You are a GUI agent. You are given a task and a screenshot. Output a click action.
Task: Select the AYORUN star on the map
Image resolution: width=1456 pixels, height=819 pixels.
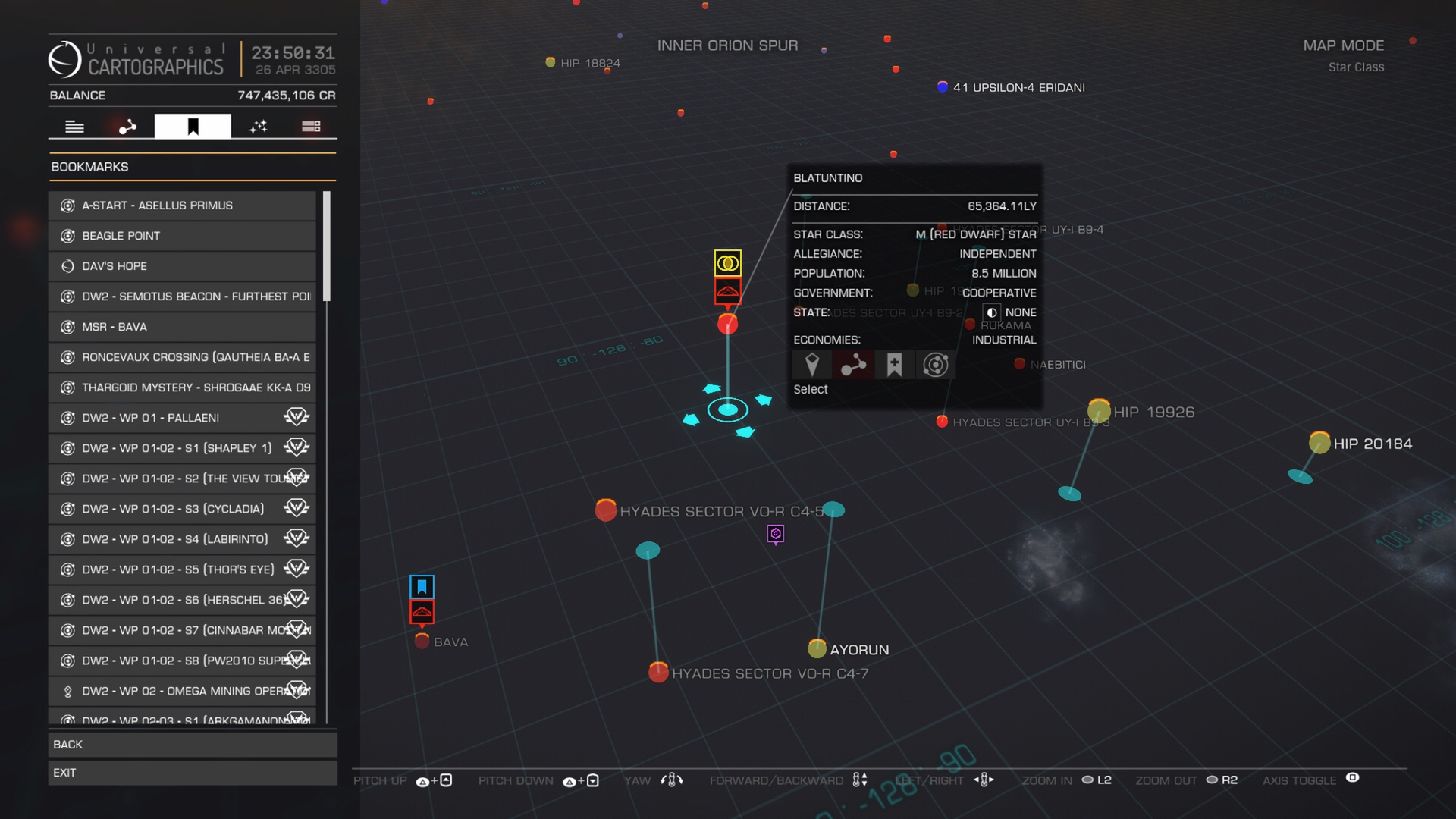817,648
